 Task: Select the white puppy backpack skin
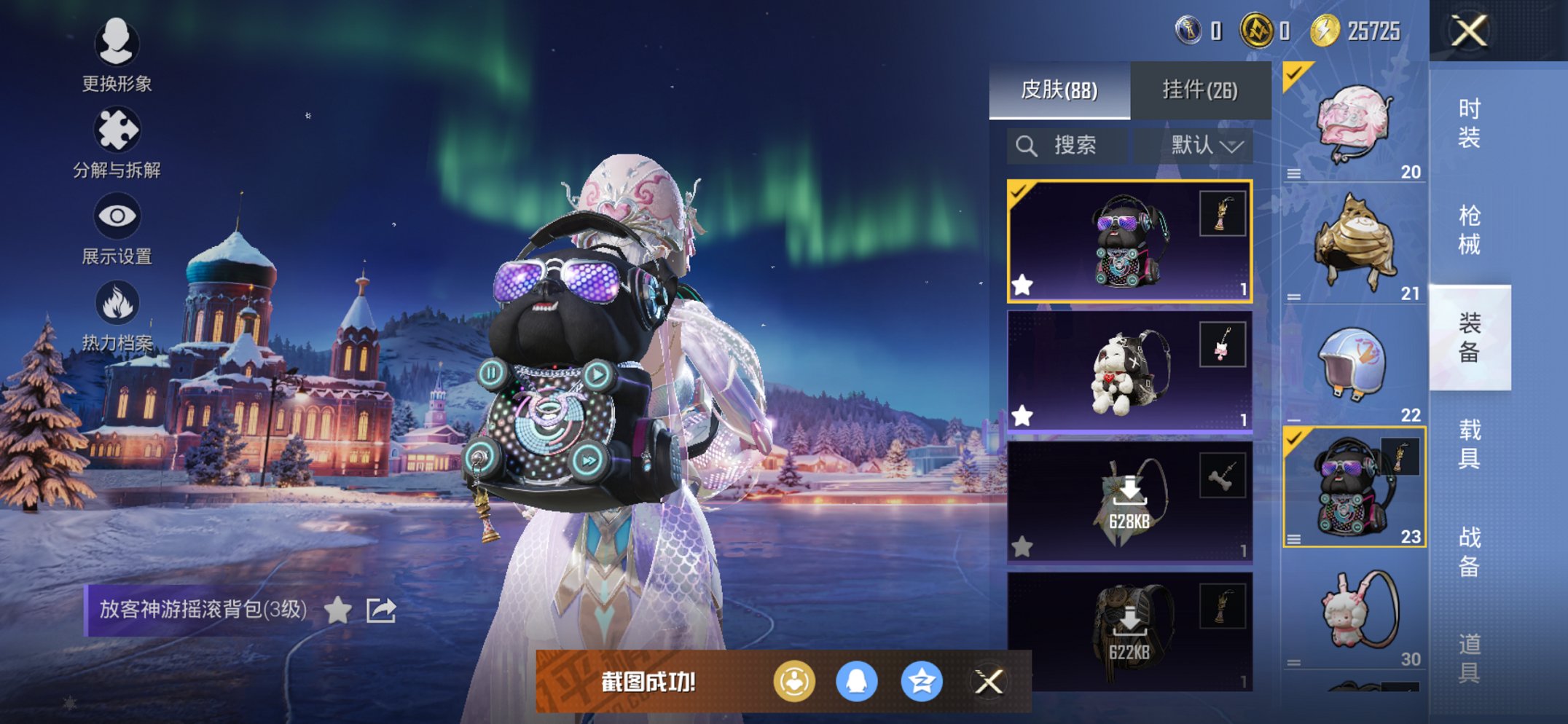1129,371
